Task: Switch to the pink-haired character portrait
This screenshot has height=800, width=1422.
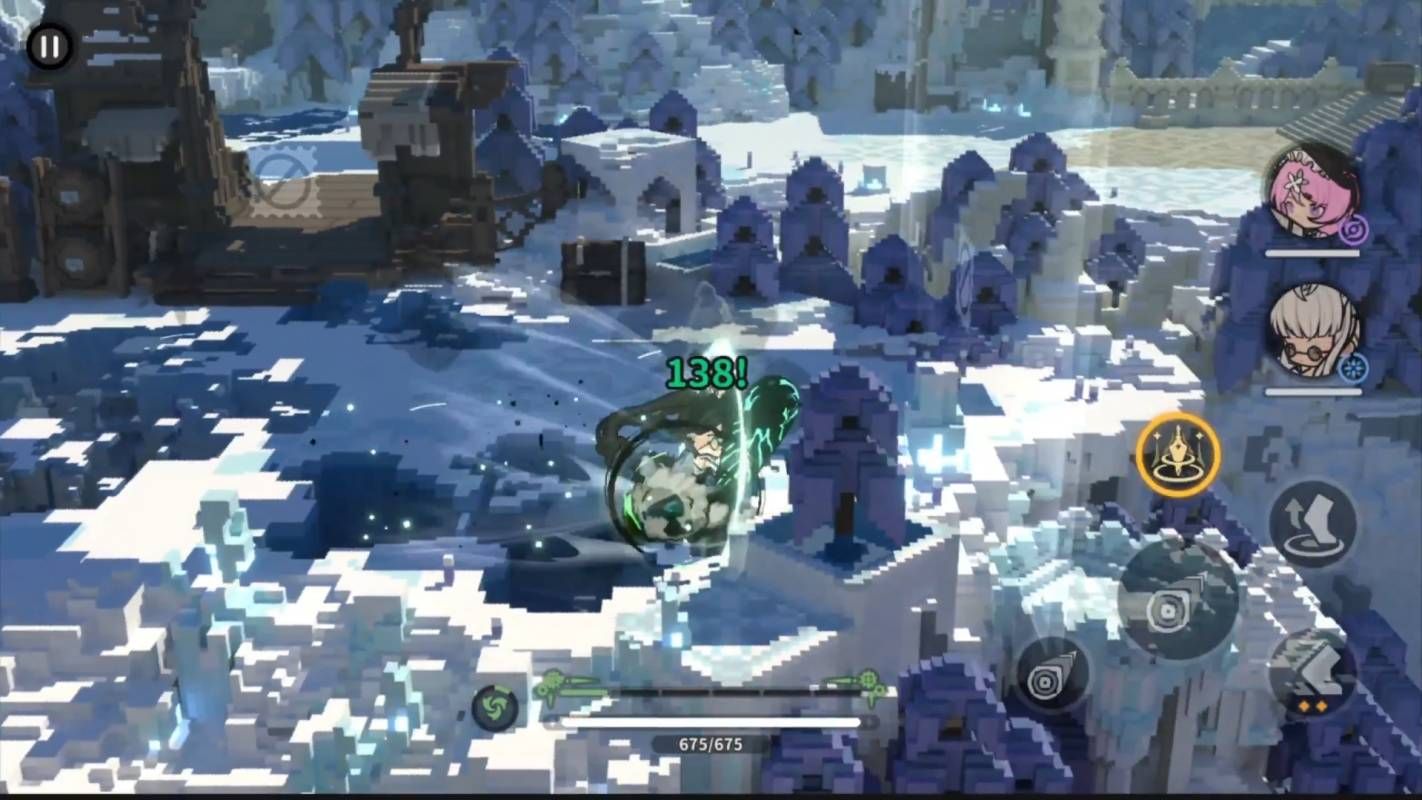Action: point(1310,194)
